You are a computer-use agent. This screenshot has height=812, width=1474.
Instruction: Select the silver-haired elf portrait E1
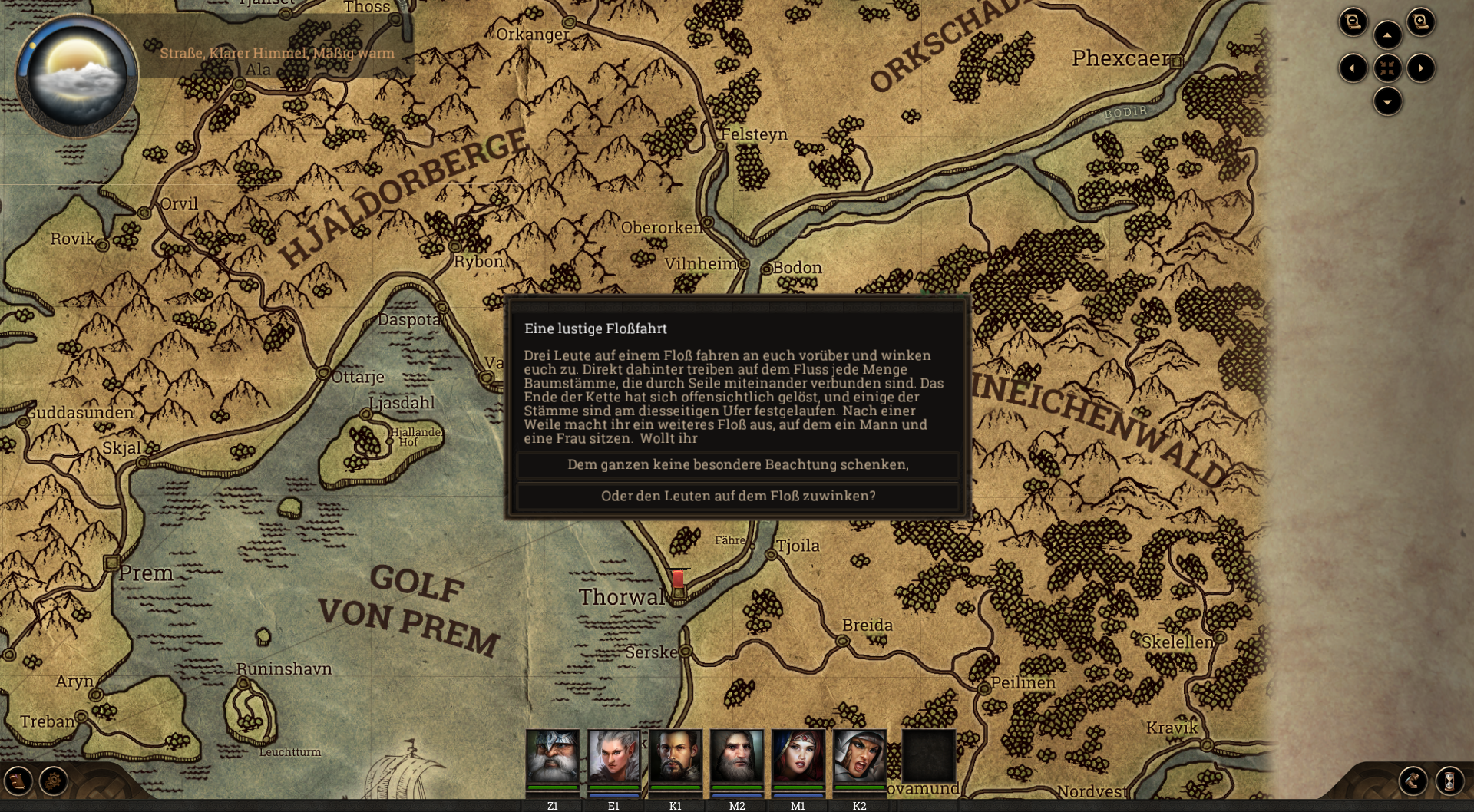(x=613, y=756)
